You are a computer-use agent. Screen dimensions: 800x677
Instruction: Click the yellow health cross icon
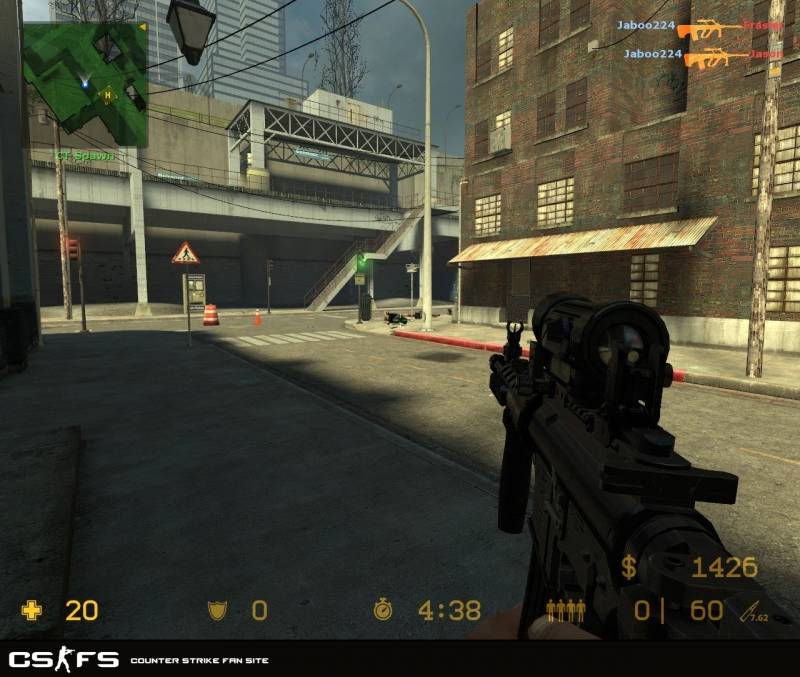click(32, 610)
